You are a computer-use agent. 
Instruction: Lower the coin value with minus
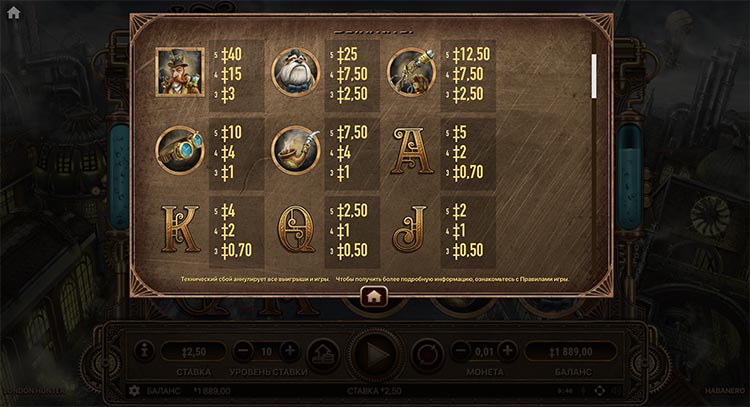[x=462, y=351]
